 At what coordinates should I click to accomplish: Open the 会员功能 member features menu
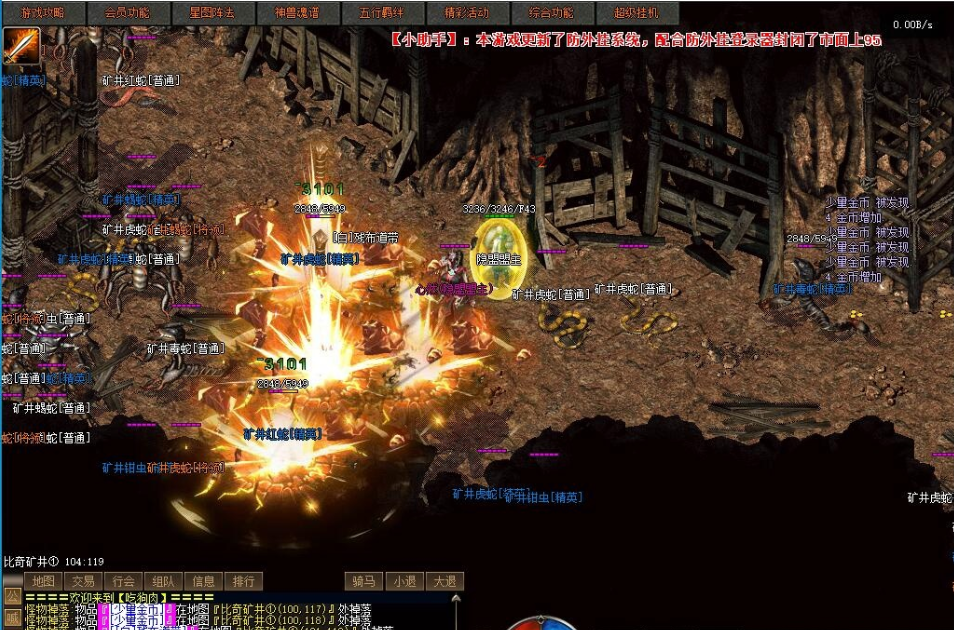127,13
